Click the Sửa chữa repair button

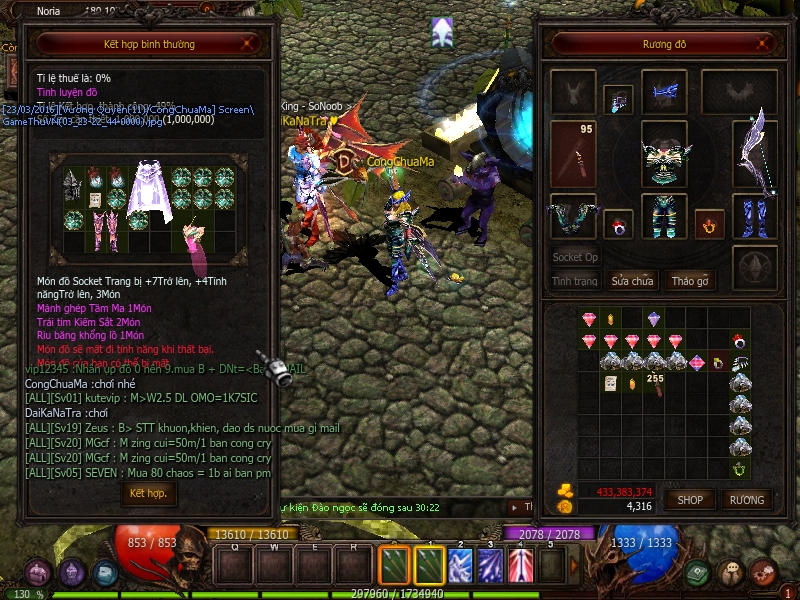pyautogui.click(x=632, y=281)
